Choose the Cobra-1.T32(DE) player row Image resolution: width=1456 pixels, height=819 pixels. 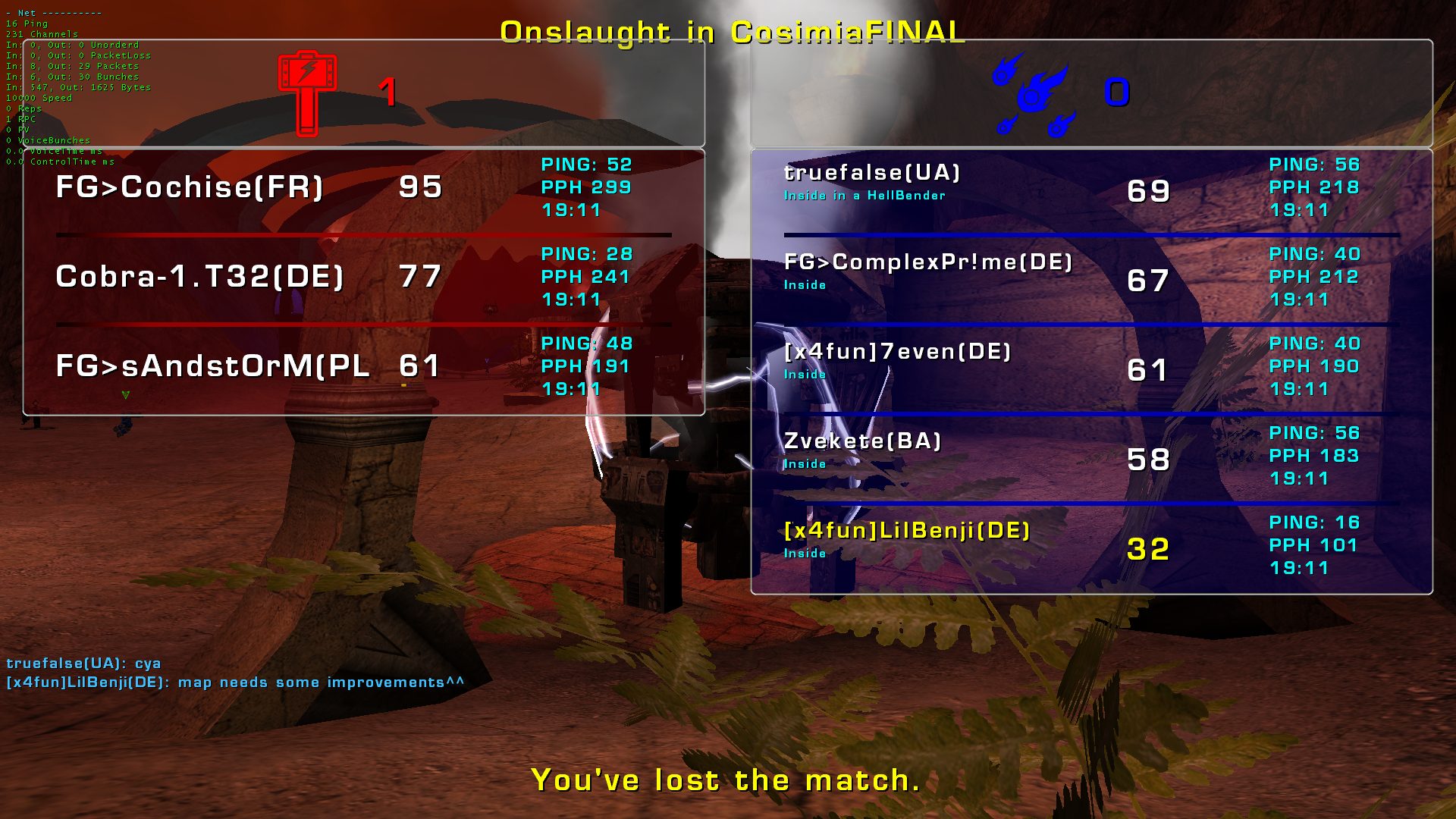[199, 277]
